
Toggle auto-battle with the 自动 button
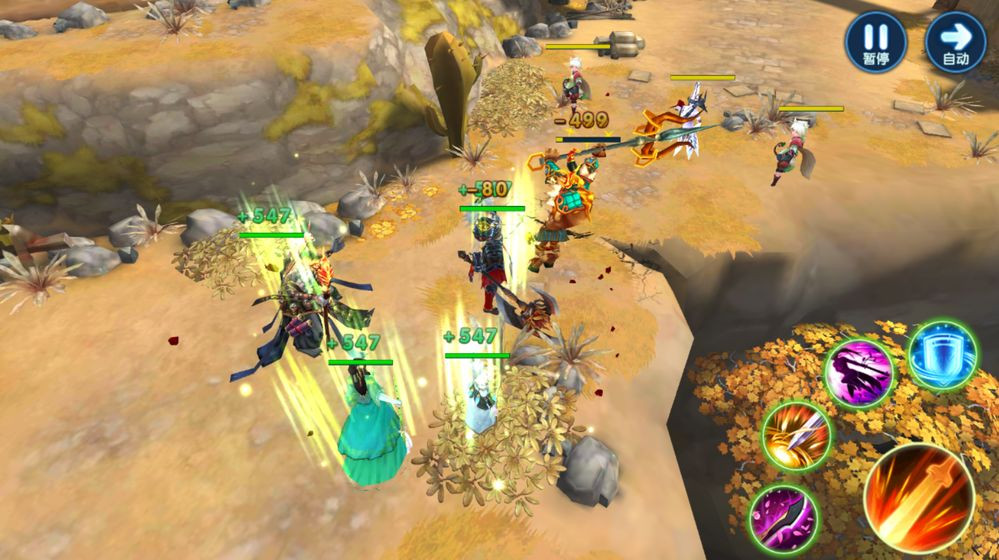(x=955, y=42)
